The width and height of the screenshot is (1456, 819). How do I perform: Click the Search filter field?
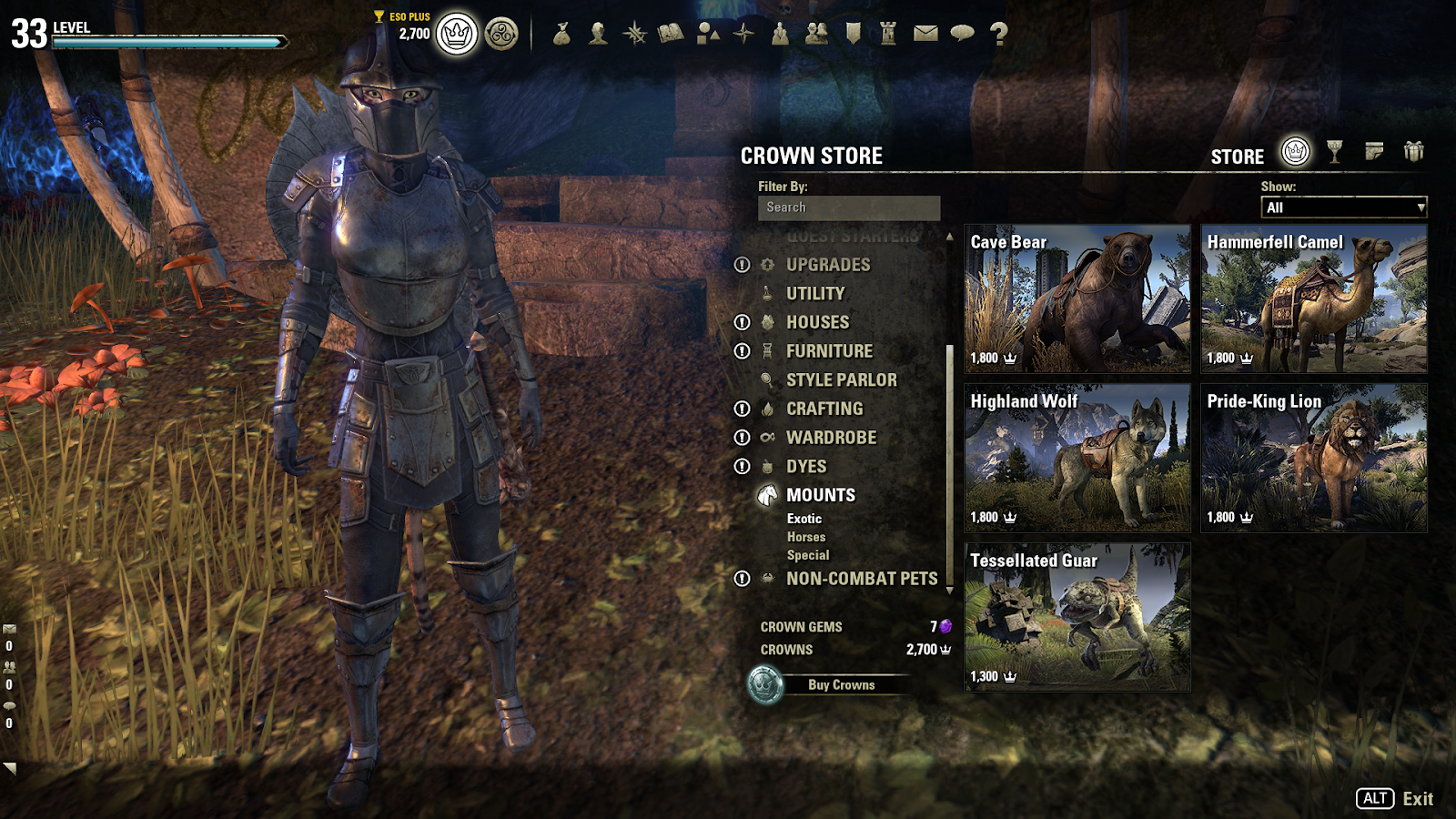tap(848, 207)
